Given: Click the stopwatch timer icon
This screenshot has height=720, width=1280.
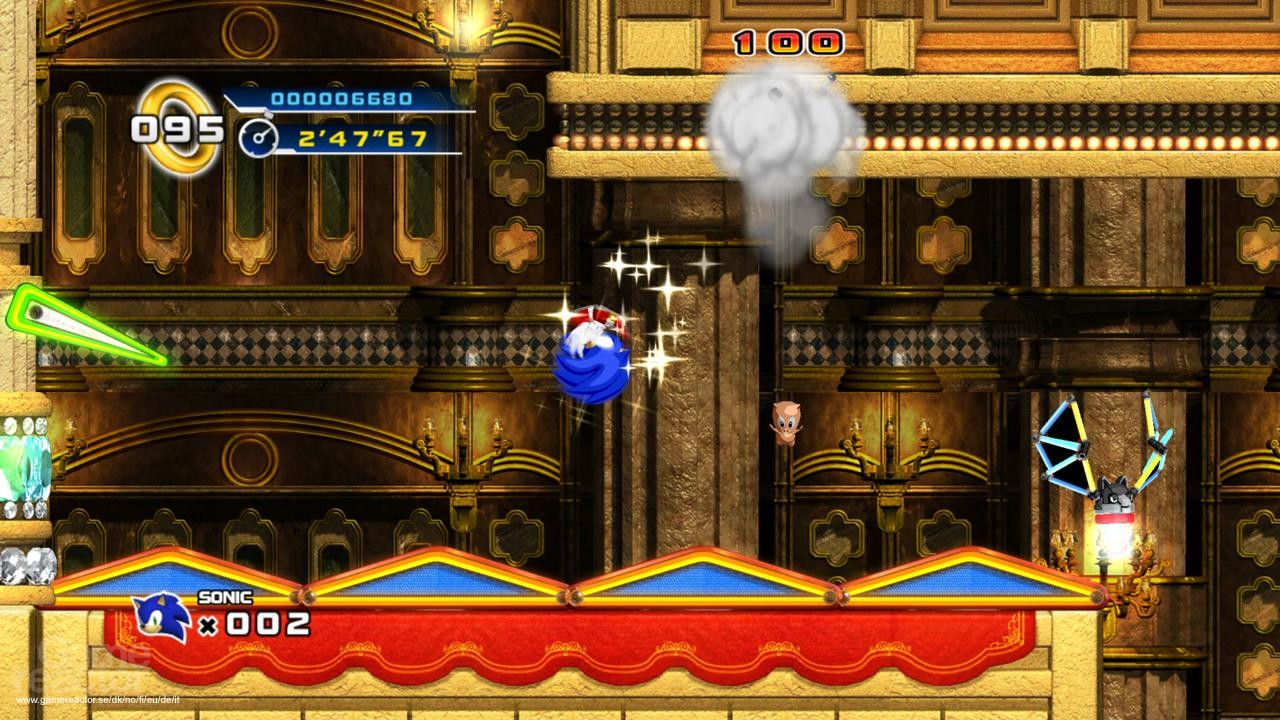Looking at the screenshot, I should [x=258, y=138].
